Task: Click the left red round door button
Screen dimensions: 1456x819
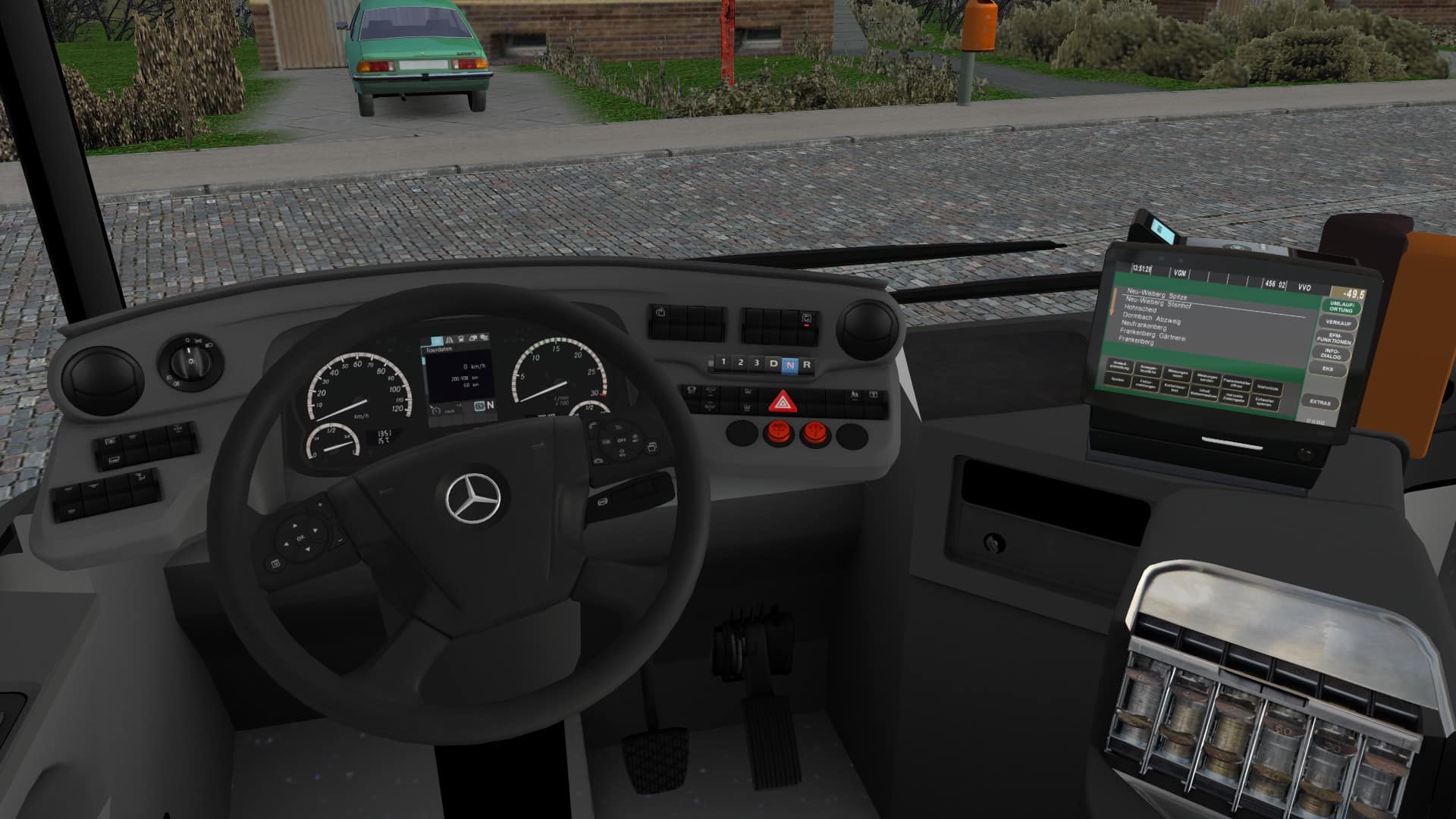Action: coord(777,433)
